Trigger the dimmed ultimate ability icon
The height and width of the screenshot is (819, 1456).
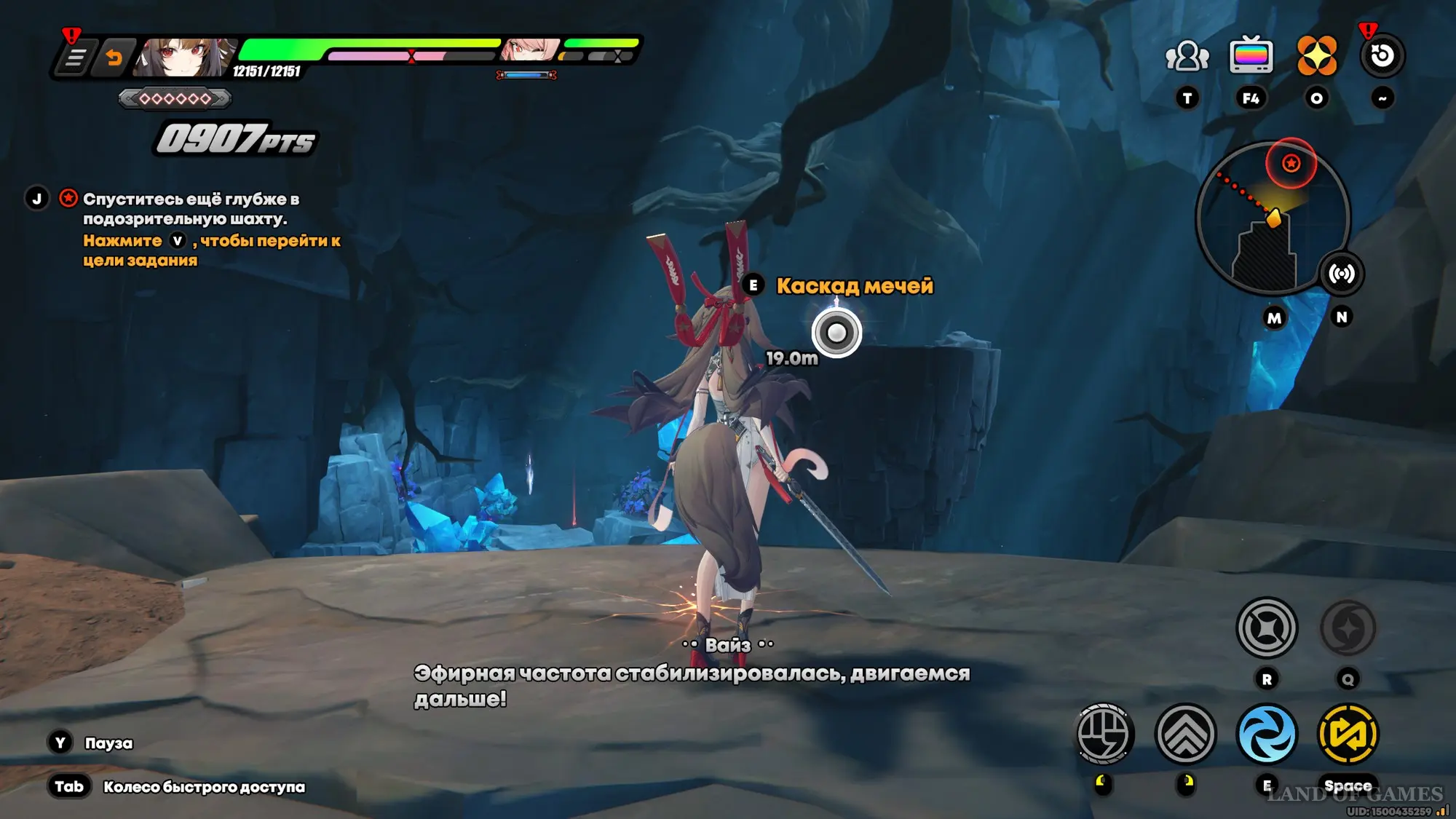click(1348, 628)
